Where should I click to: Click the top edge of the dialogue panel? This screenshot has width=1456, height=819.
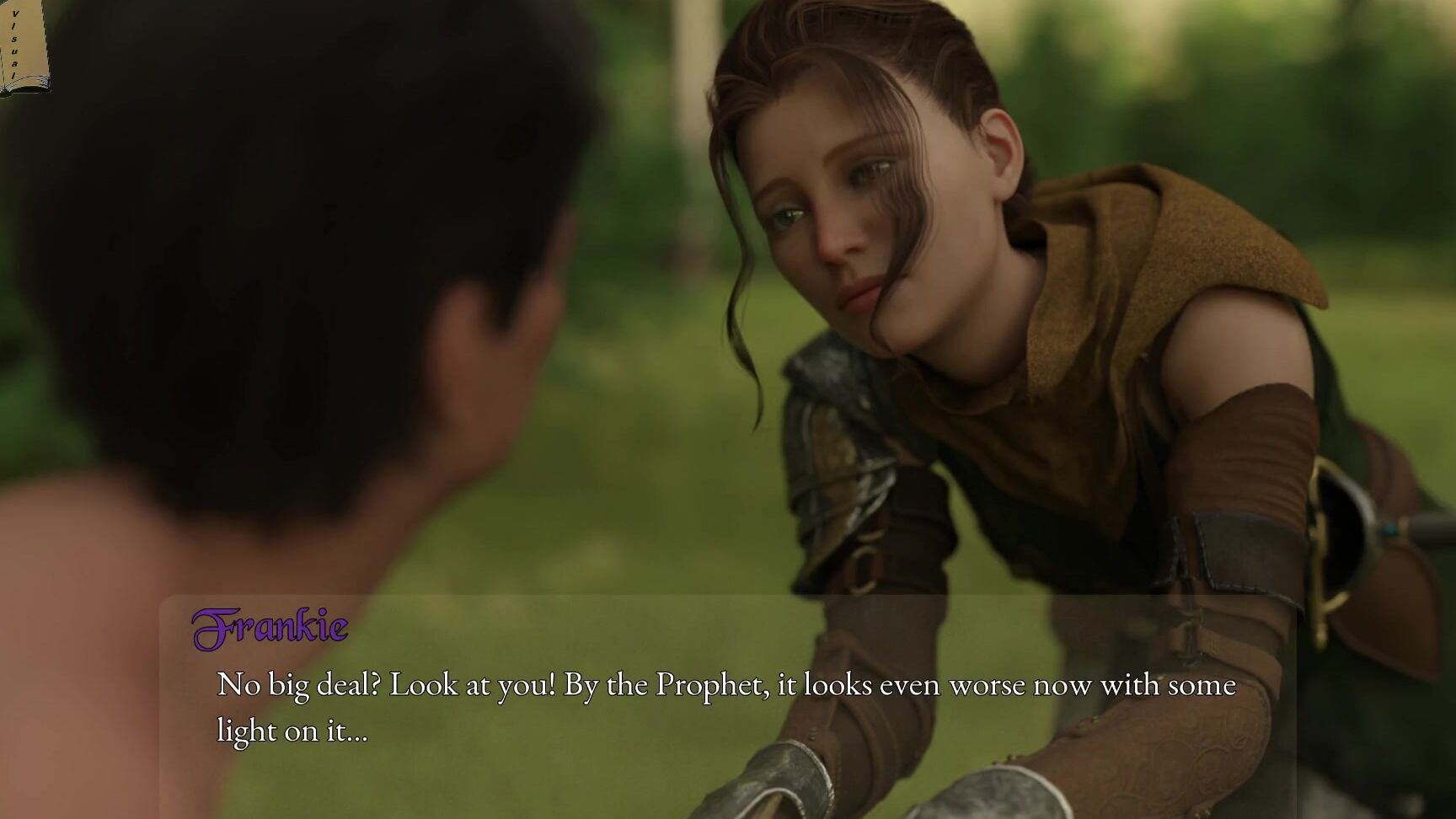[x=725, y=600]
